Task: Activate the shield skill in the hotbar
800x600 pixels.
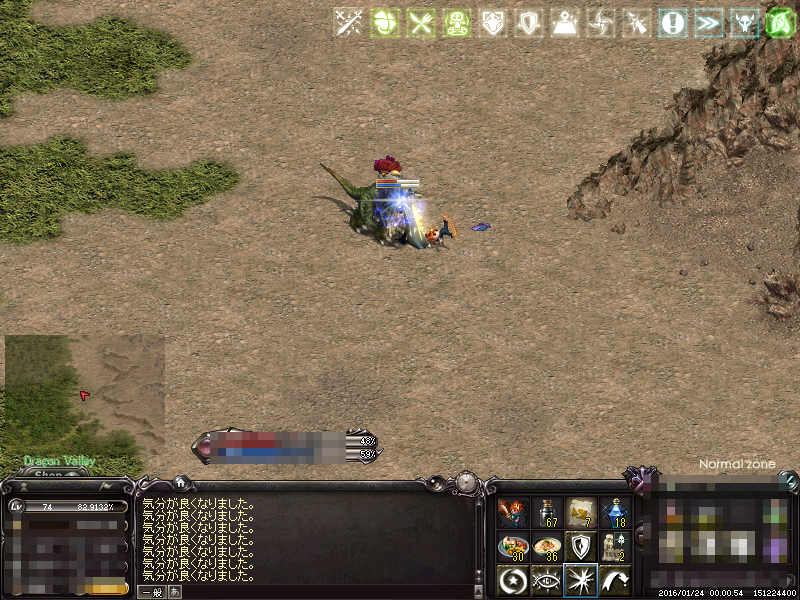Action: [581, 547]
